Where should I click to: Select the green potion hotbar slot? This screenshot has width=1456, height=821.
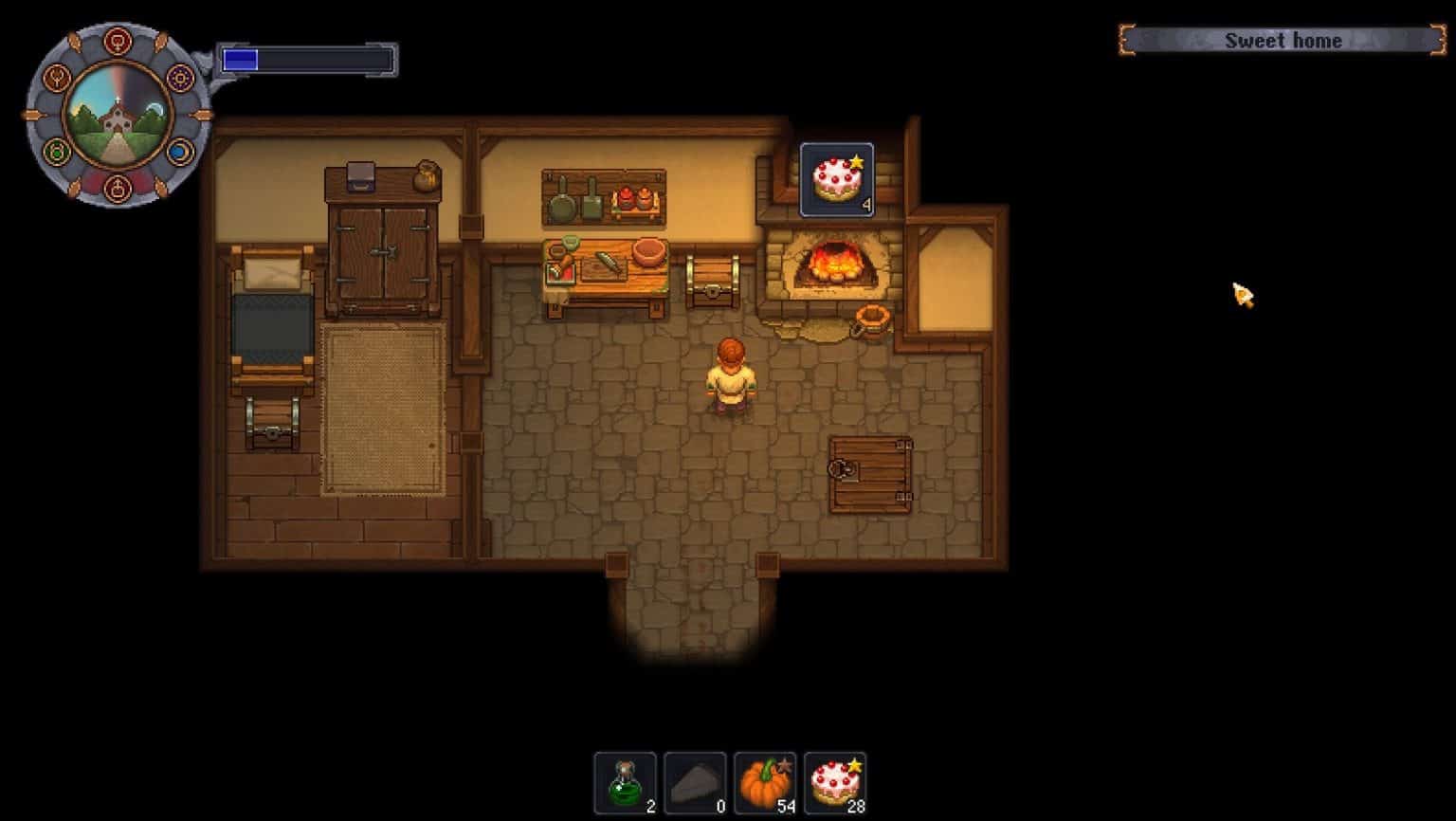627,781
